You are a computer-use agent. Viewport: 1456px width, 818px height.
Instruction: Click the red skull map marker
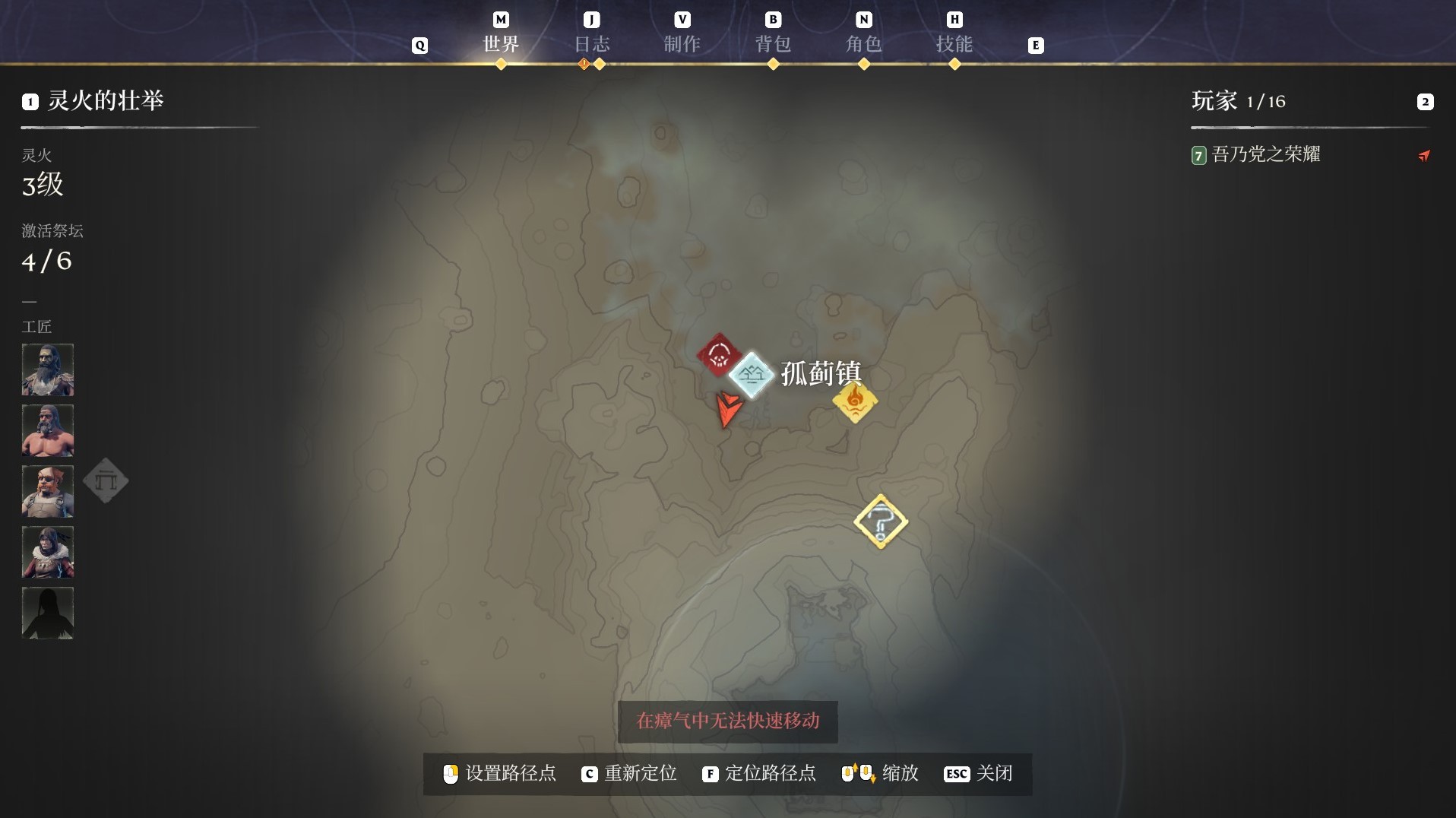(x=718, y=354)
